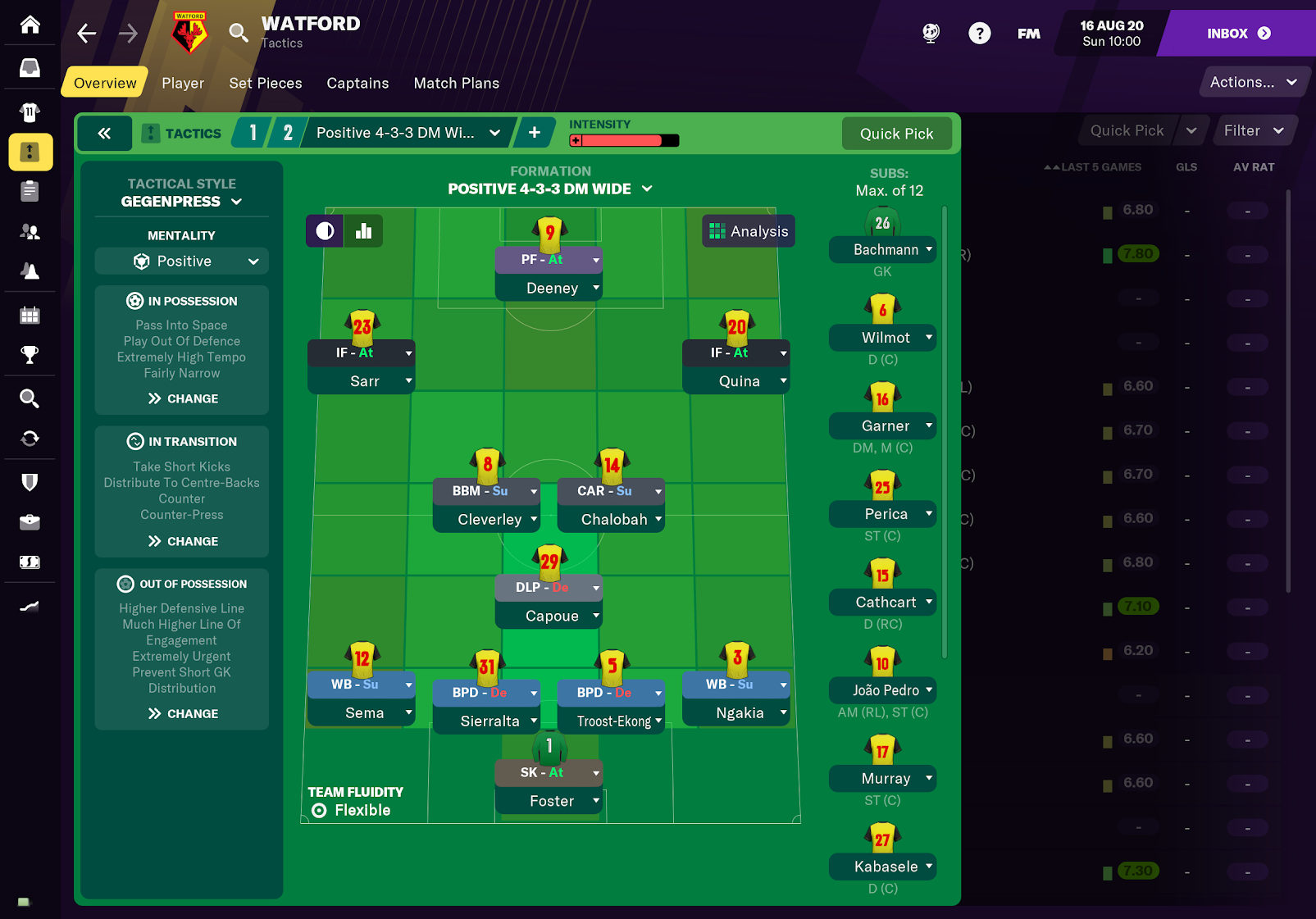Switch to the Set Pieces tab
Screen dimensions: 1316x919
click(266, 83)
